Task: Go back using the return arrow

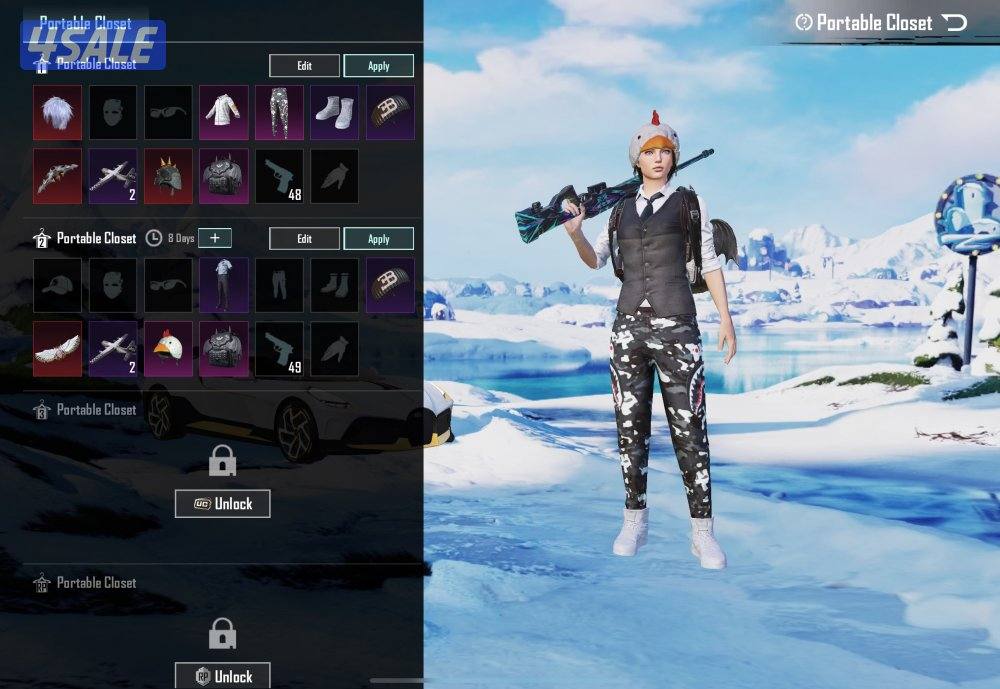Action: tap(955, 23)
